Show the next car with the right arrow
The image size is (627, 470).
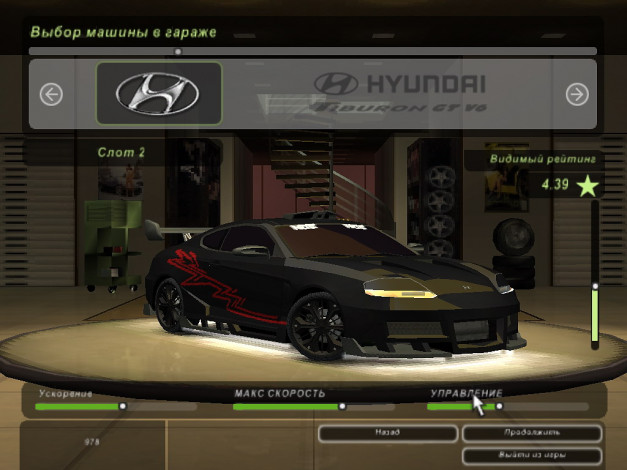(576, 94)
